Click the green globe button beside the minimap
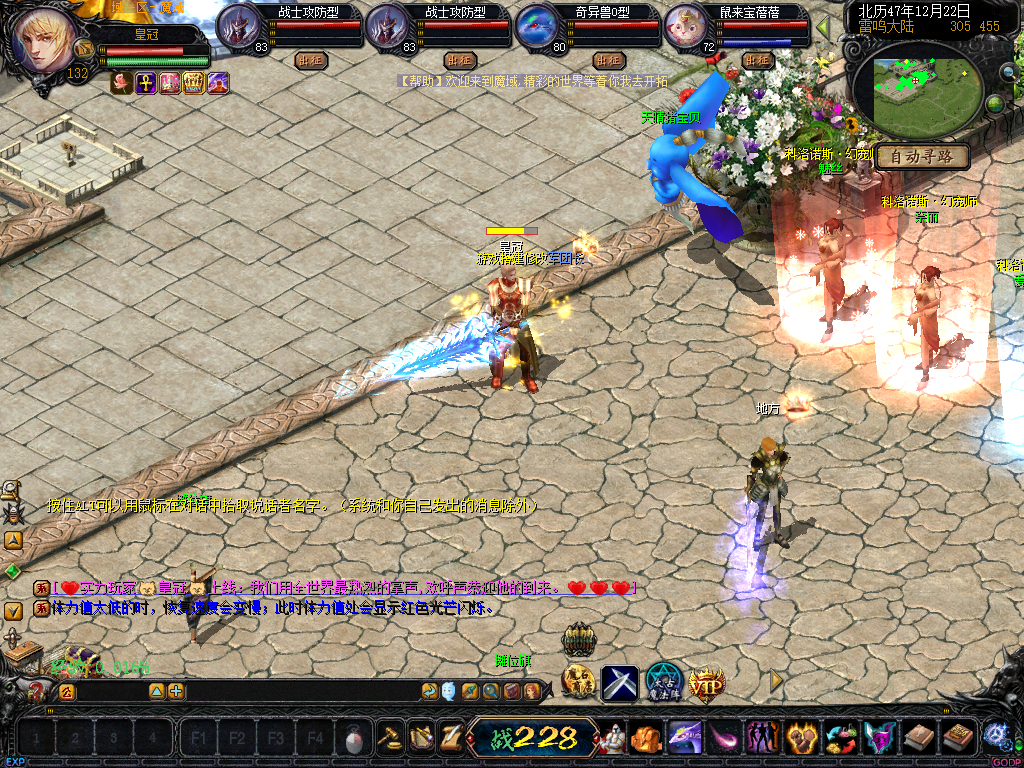The height and width of the screenshot is (768, 1024). [995, 103]
